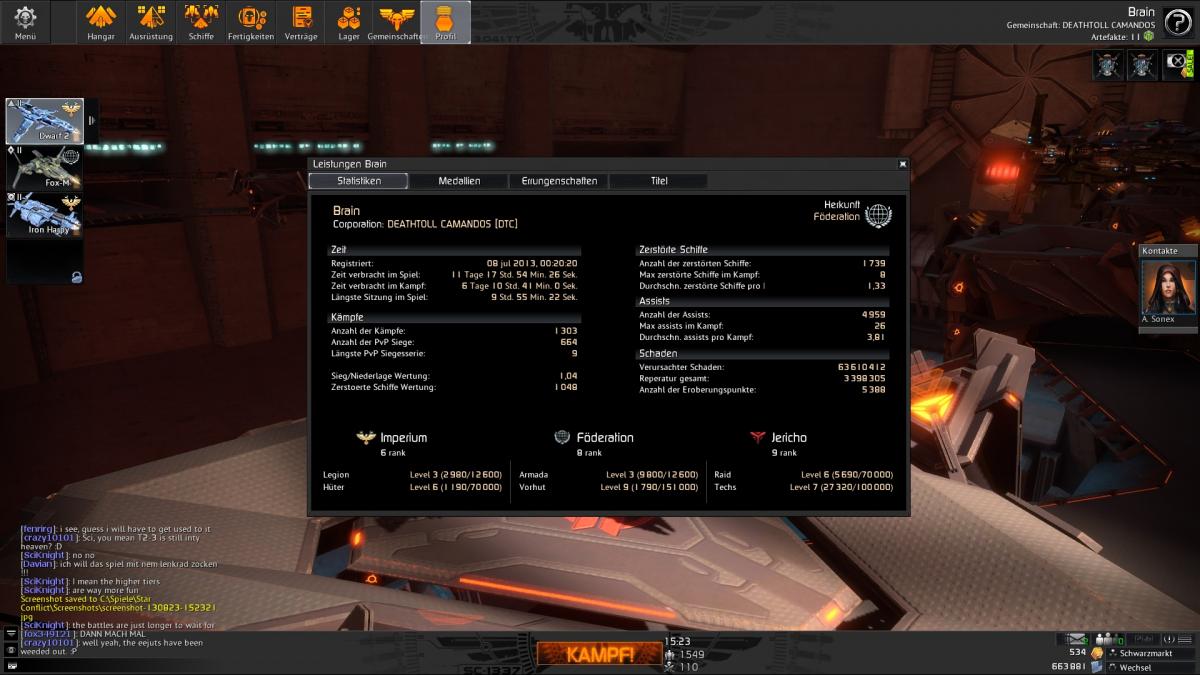Show the Titel tab

[658, 181]
